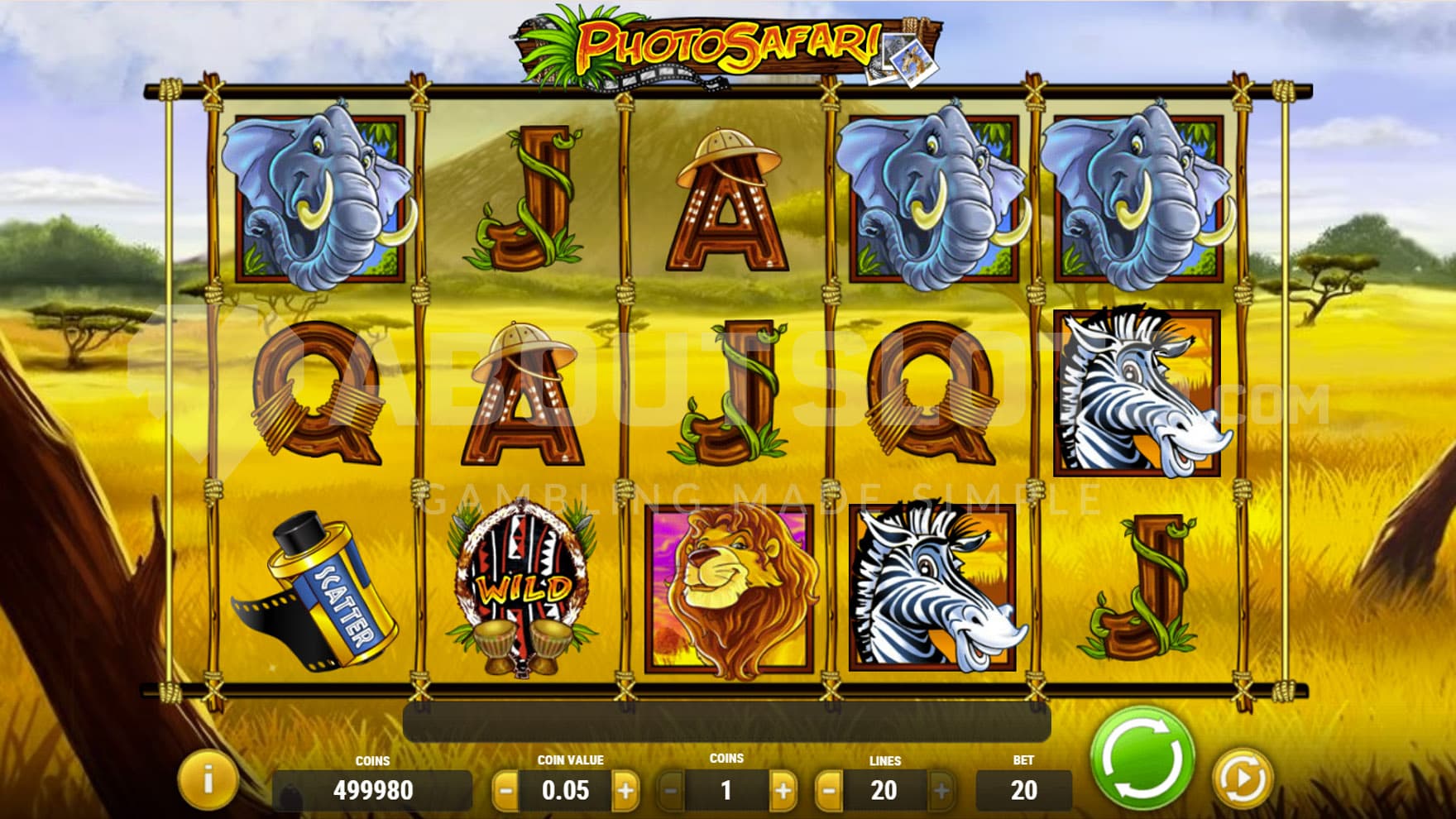Add more active lines
1456x819 pixels.
[x=941, y=792]
